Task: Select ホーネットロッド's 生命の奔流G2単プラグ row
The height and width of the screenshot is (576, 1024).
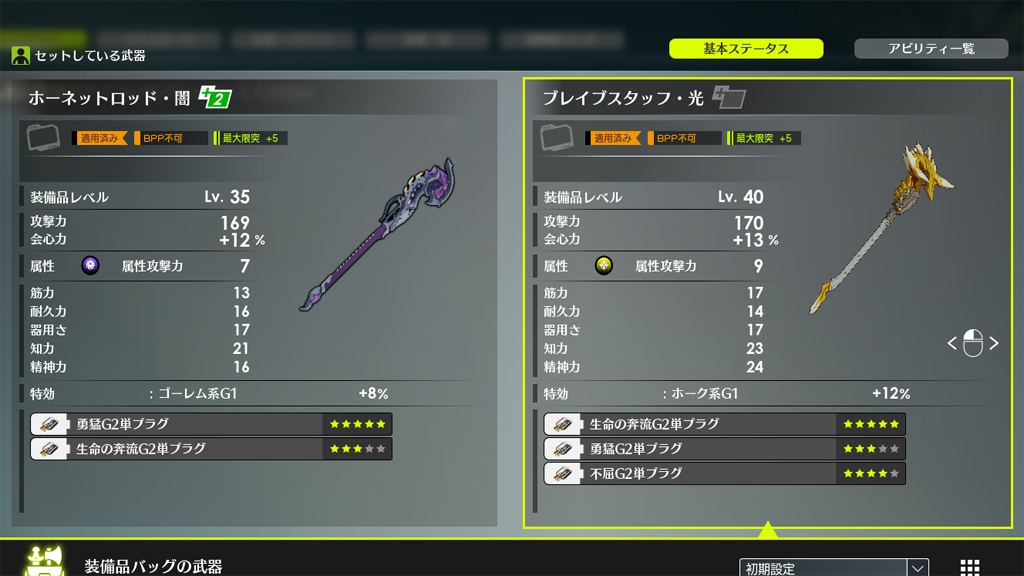Action: tap(210, 449)
